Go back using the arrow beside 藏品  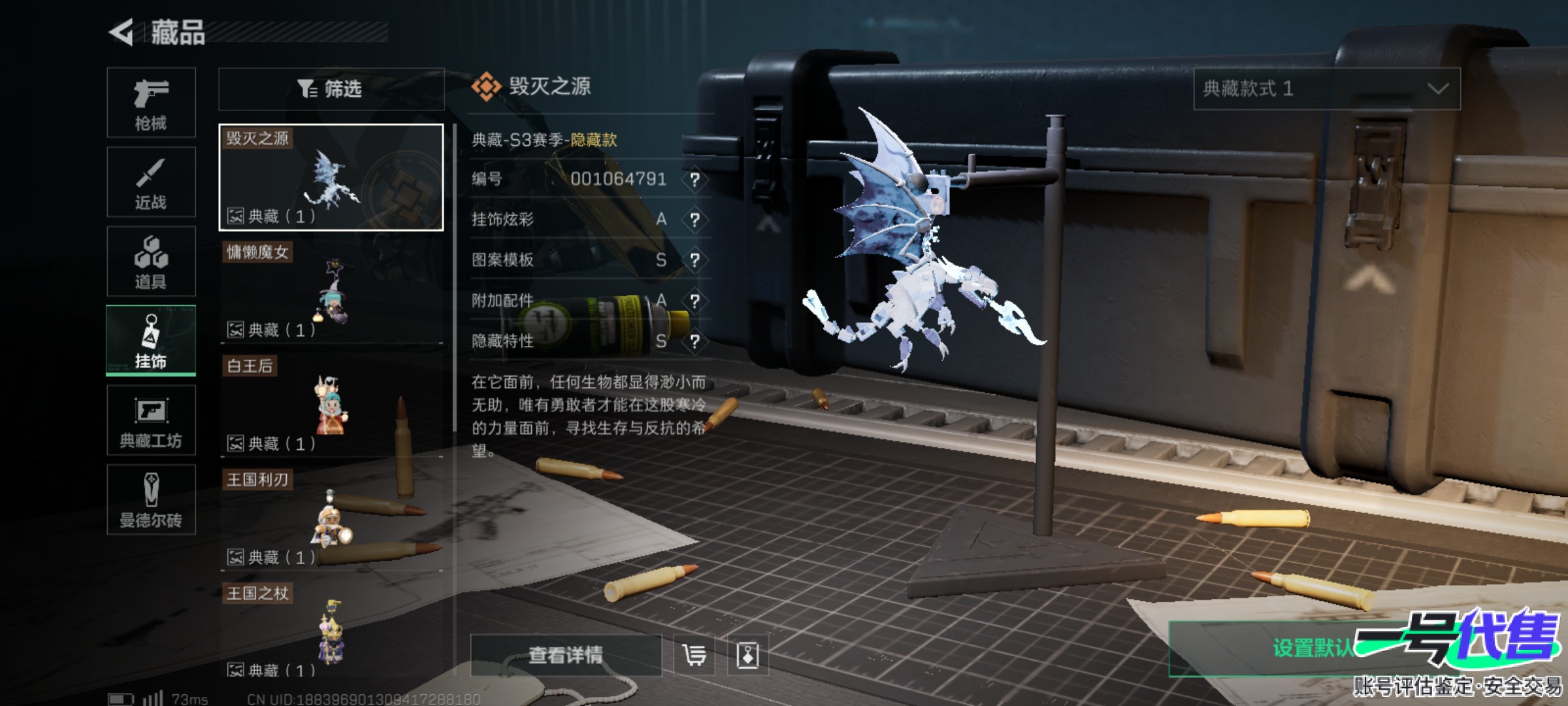[x=122, y=32]
